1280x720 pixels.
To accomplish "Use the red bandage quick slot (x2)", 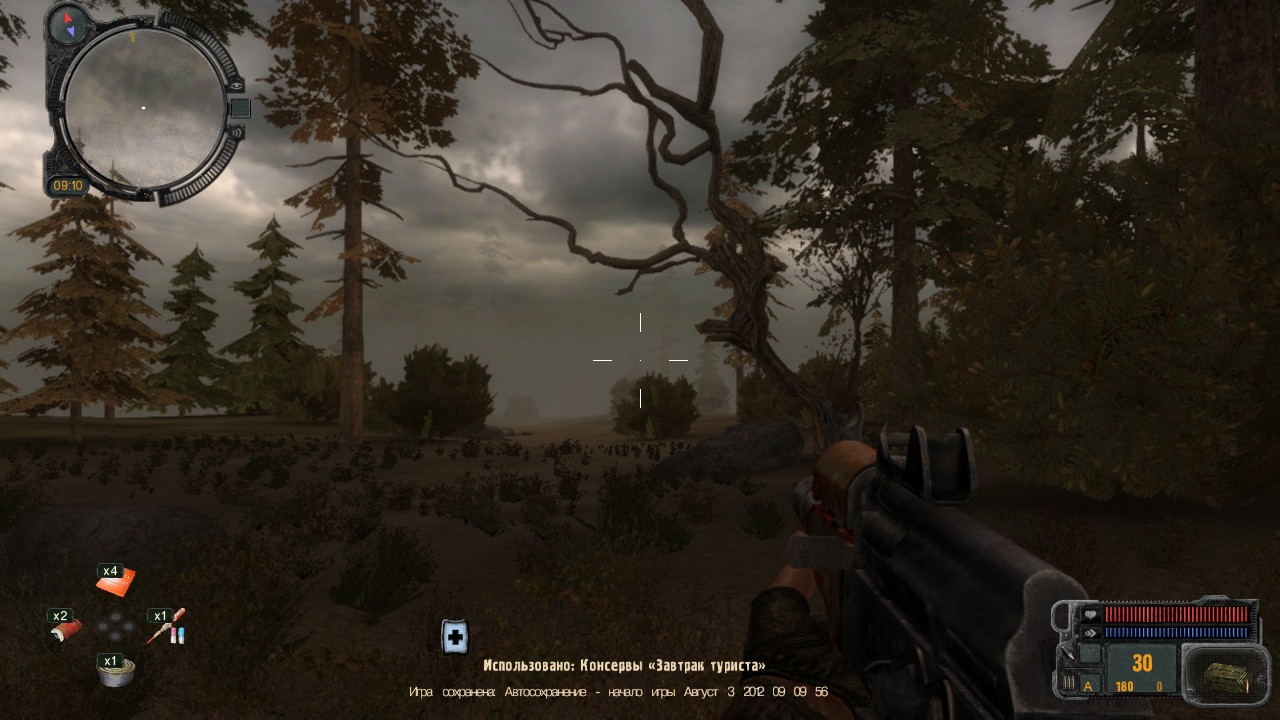I will point(66,629).
